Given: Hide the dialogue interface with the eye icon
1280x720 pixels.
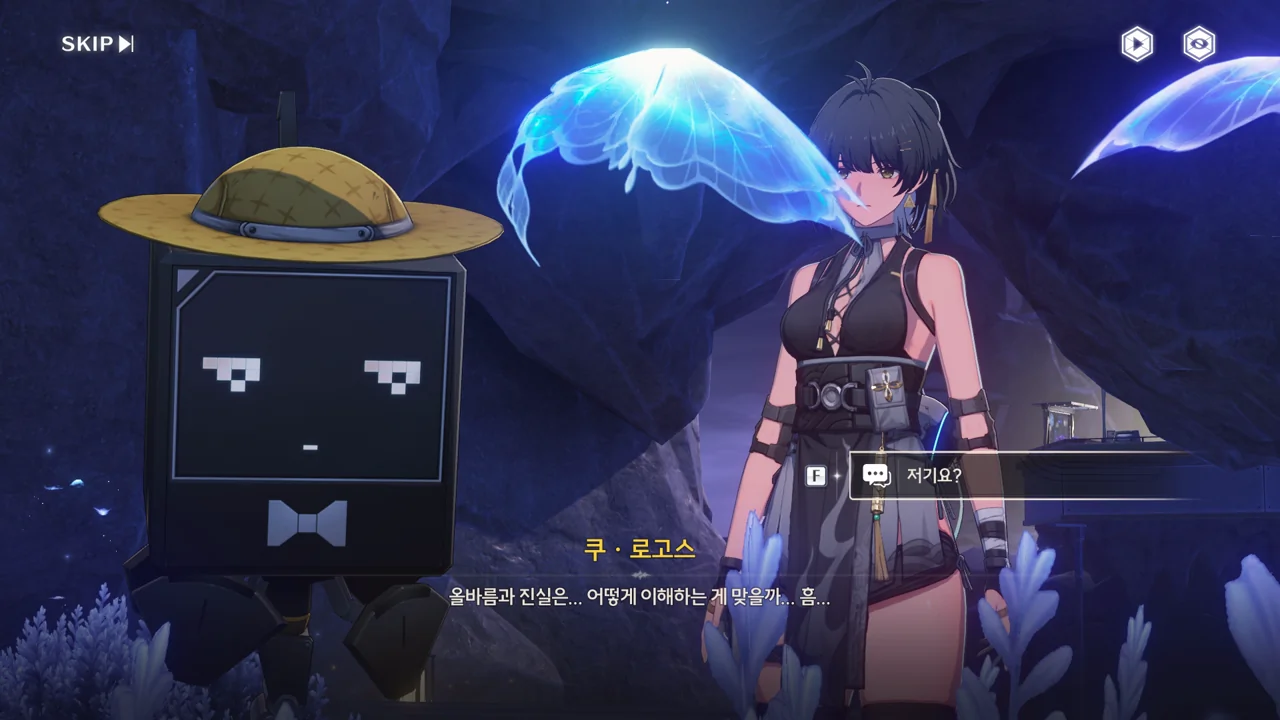Looking at the screenshot, I should coord(1198,44).
